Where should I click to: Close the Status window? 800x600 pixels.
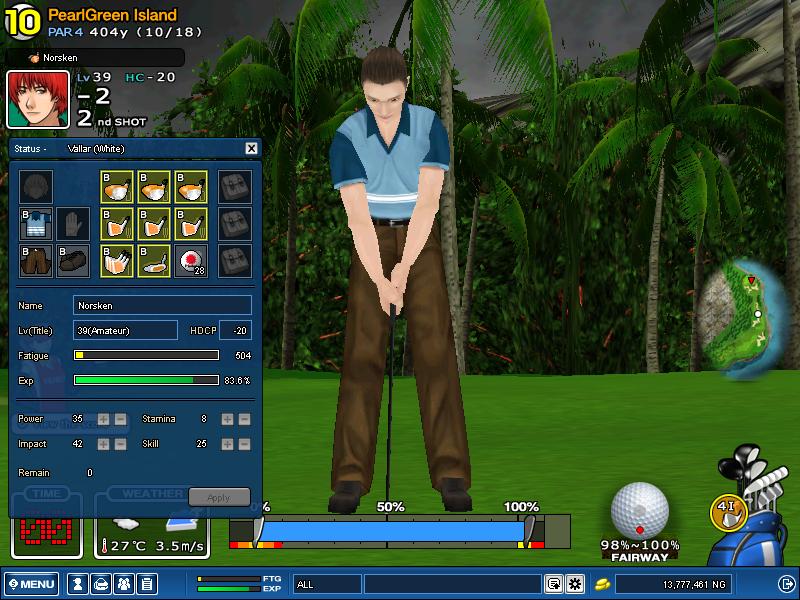[x=251, y=148]
